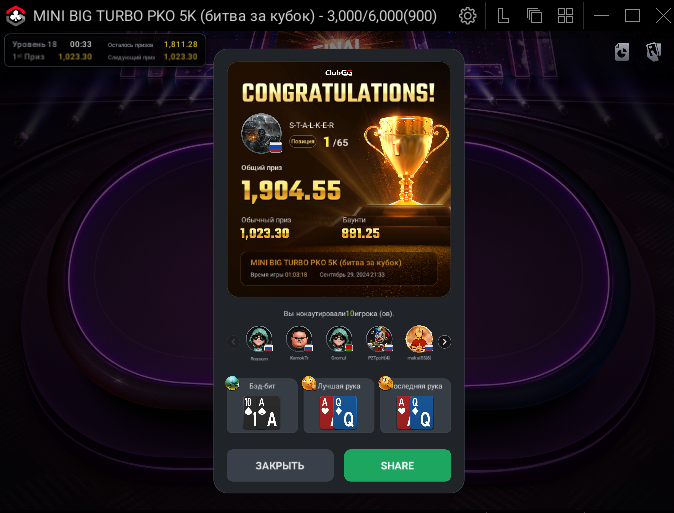Screen dimensions: 674x513
Task: Close the poker table window
Action: pyautogui.click(x=659, y=16)
